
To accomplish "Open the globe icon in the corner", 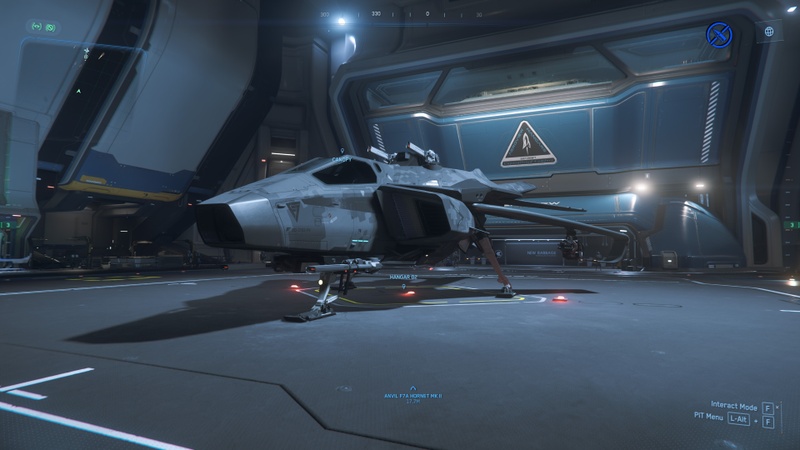I will 769,32.
